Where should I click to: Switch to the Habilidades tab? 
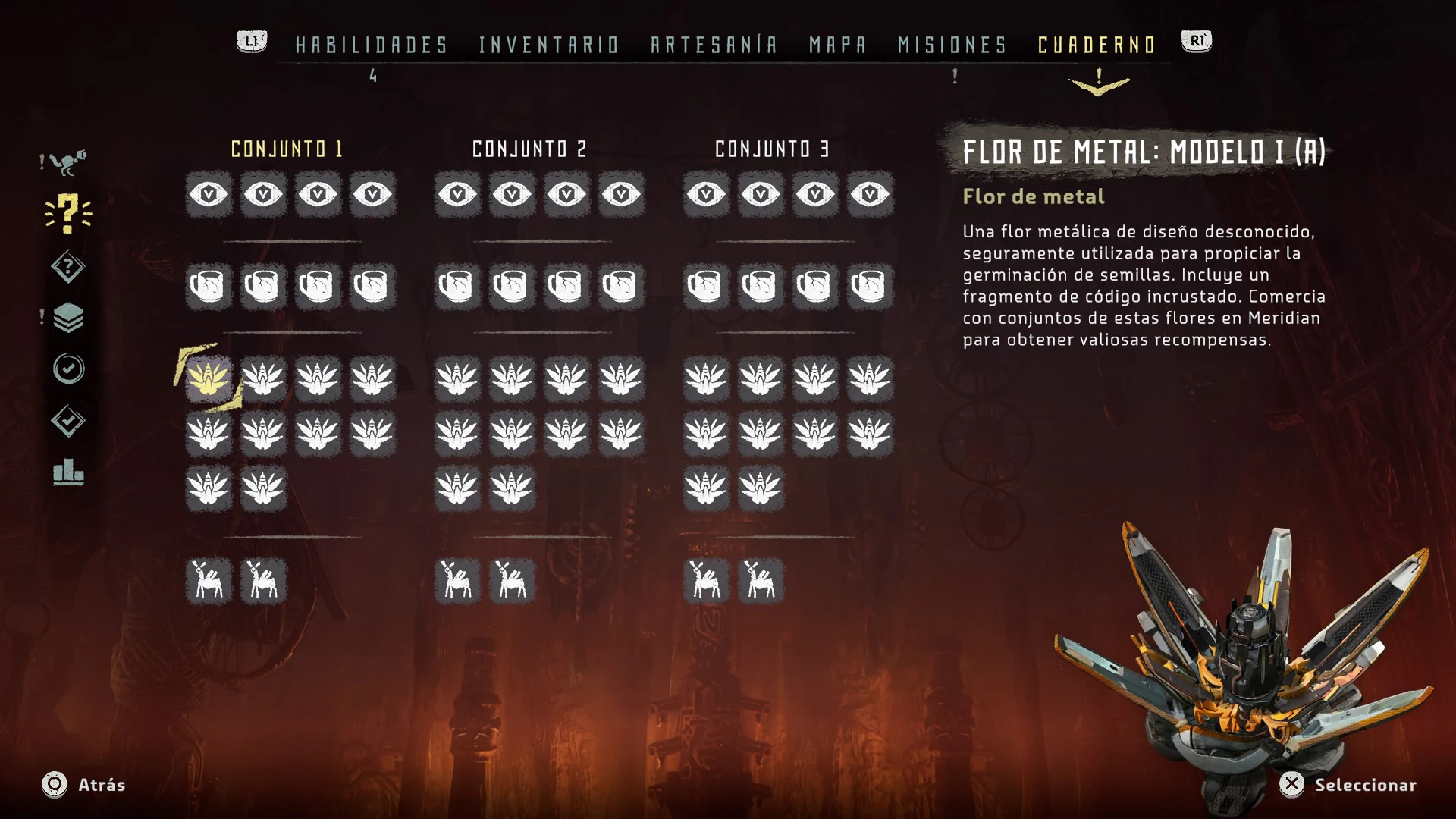pyautogui.click(x=372, y=45)
